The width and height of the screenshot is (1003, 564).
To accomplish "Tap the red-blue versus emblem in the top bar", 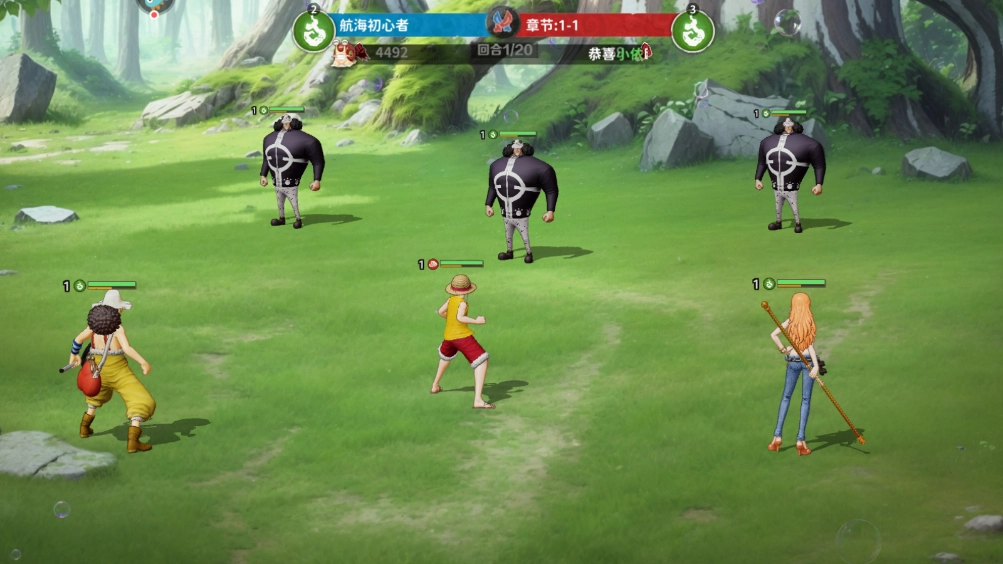I will point(502,23).
